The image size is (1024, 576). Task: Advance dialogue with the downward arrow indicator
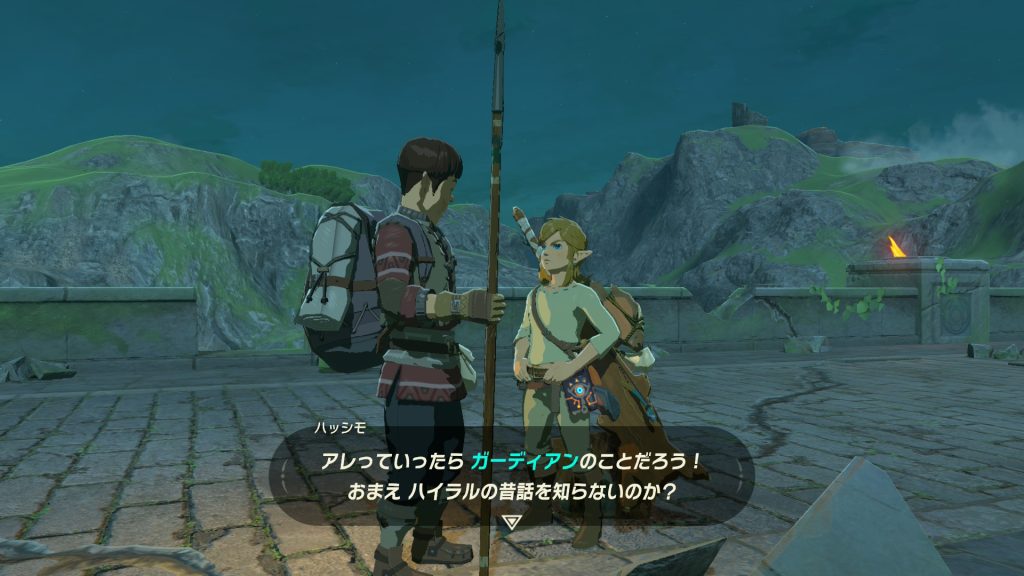click(x=512, y=521)
